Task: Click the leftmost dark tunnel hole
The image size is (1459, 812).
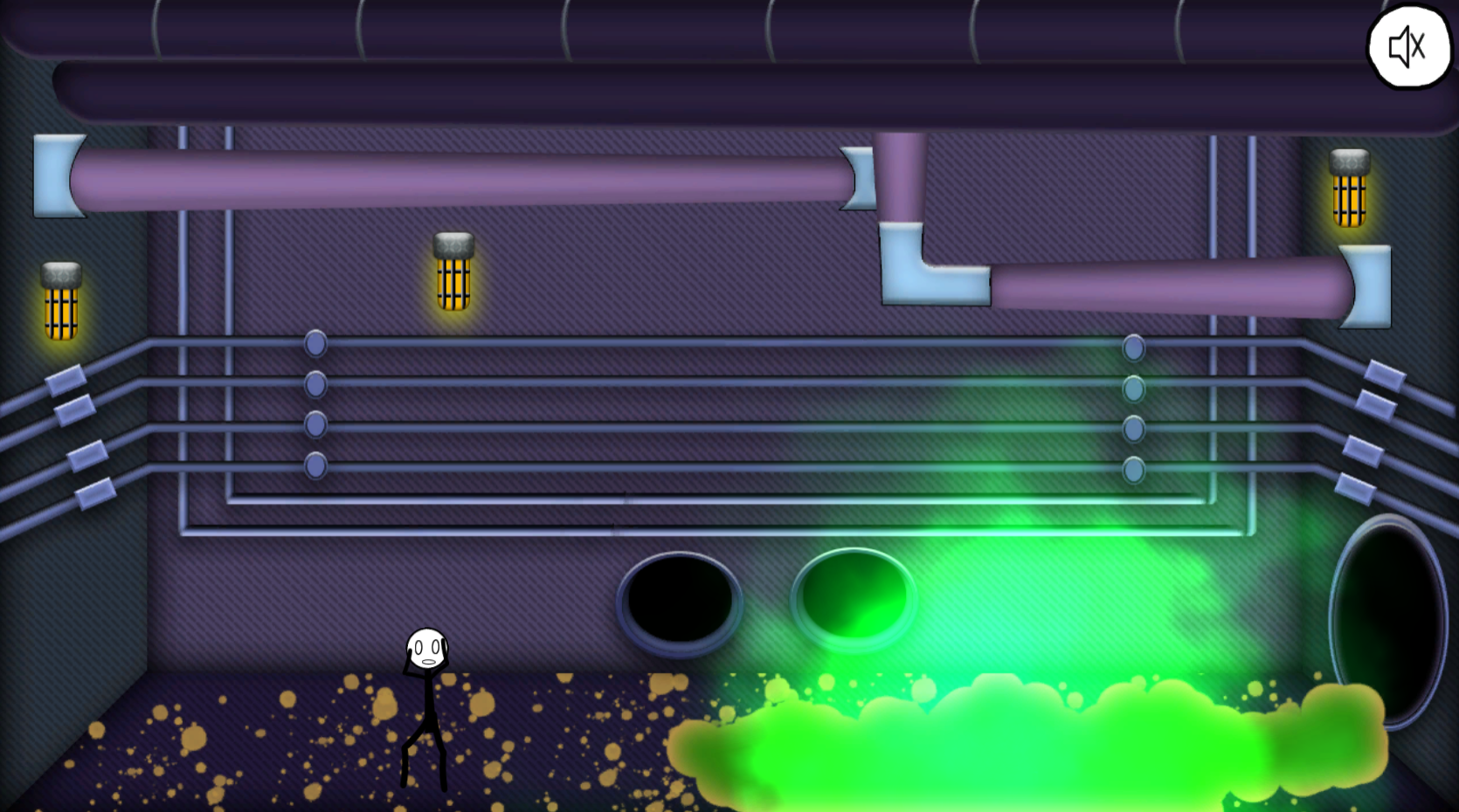Action: (681, 602)
